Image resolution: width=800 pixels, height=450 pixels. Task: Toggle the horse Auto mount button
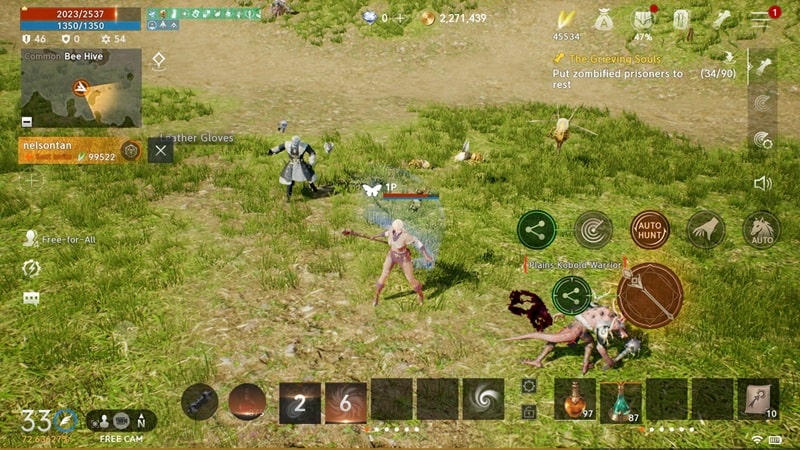point(761,230)
